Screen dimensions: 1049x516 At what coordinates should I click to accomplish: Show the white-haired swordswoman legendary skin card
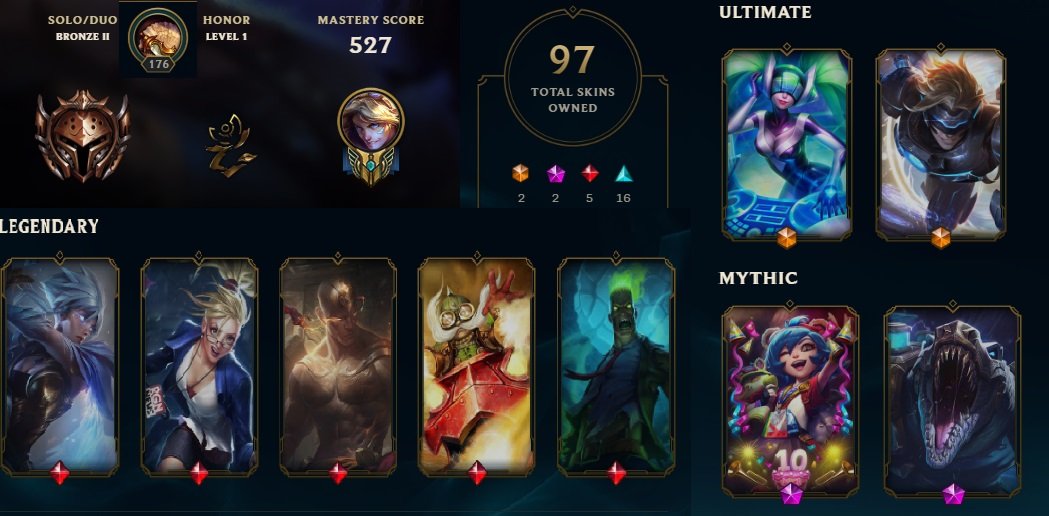tap(60, 365)
